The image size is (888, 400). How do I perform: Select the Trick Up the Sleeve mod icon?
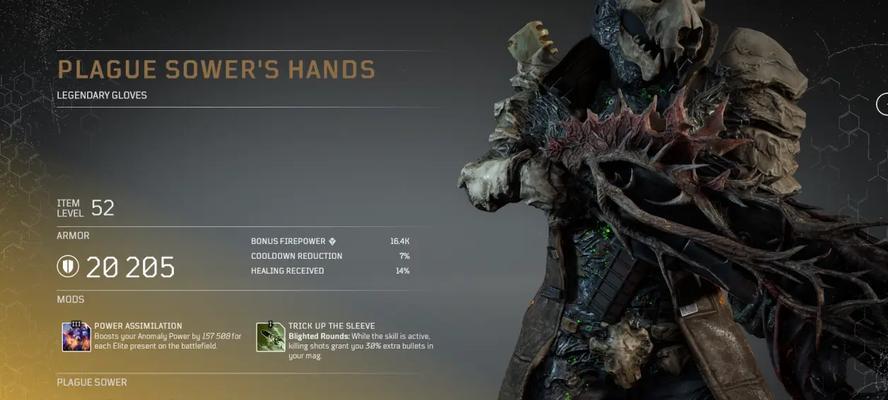270,337
